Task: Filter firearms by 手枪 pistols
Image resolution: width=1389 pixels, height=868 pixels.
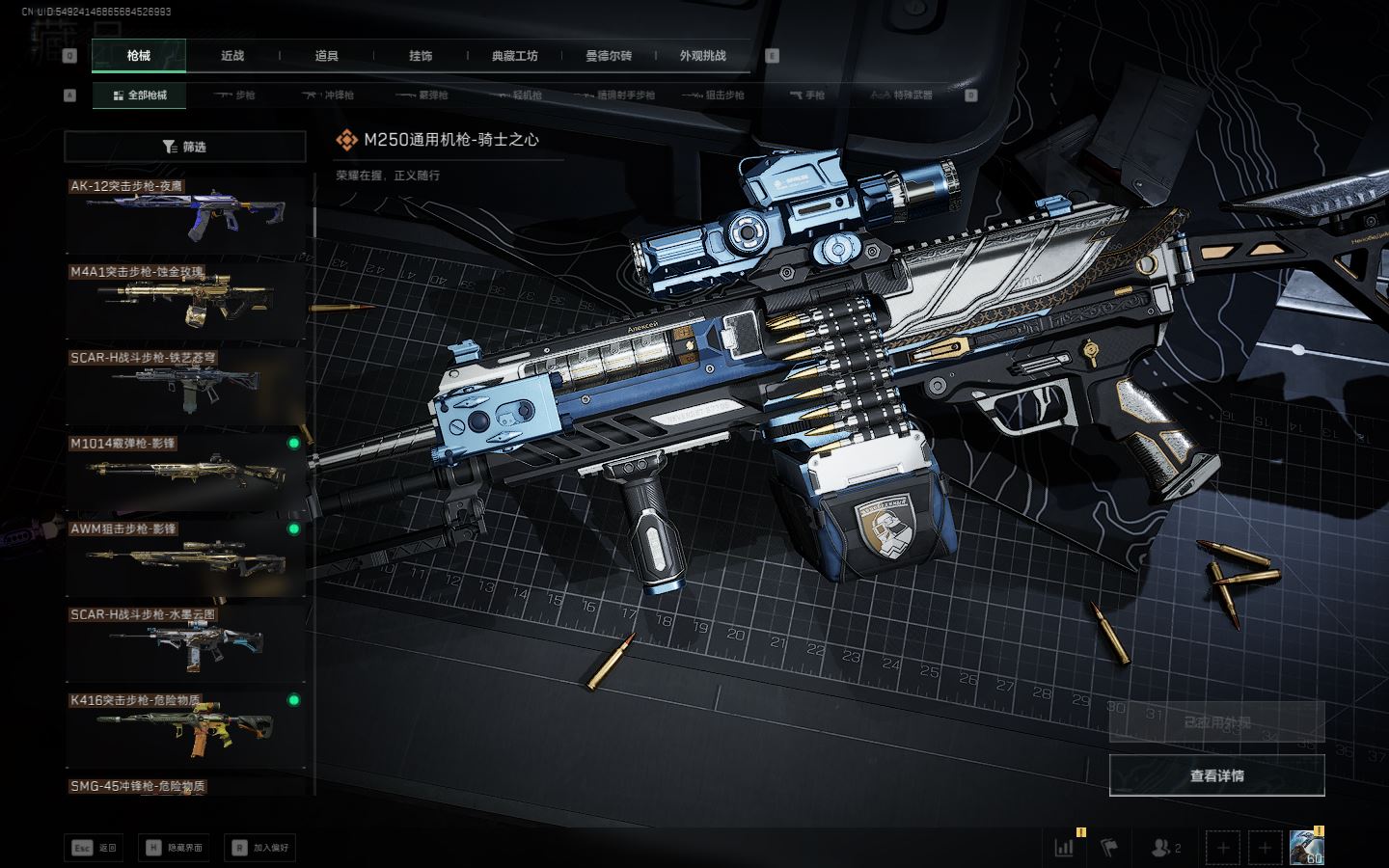Action: click(x=806, y=95)
